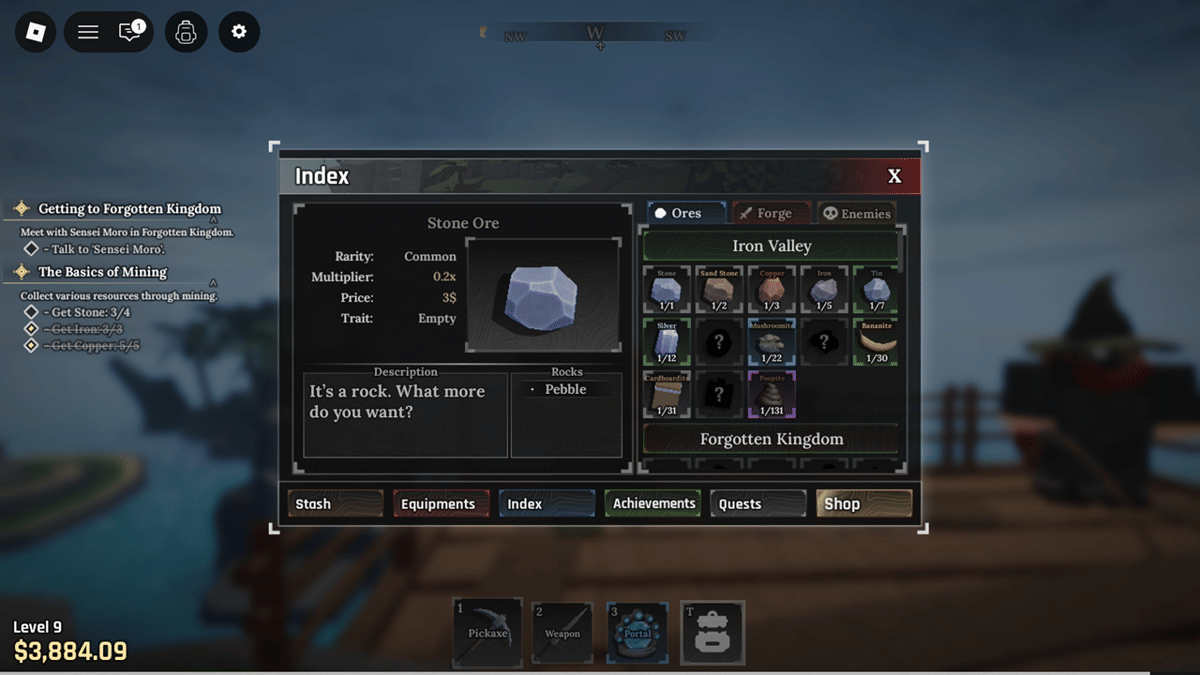Viewport: 1200px width, 675px height.
Task: Go to the Equipments menu
Action: 440,504
